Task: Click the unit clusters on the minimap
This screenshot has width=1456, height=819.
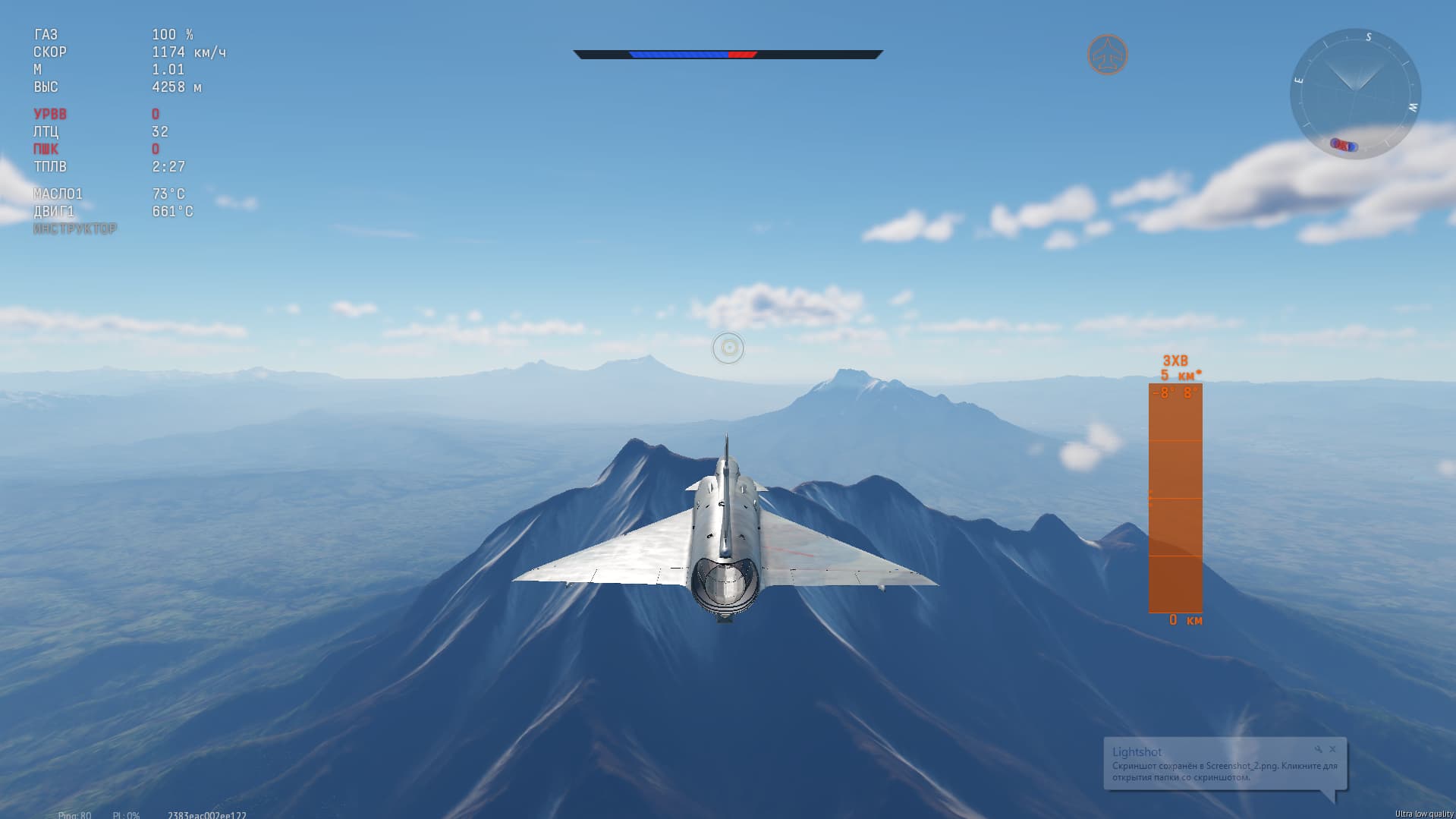Action: (x=1344, y=145)
